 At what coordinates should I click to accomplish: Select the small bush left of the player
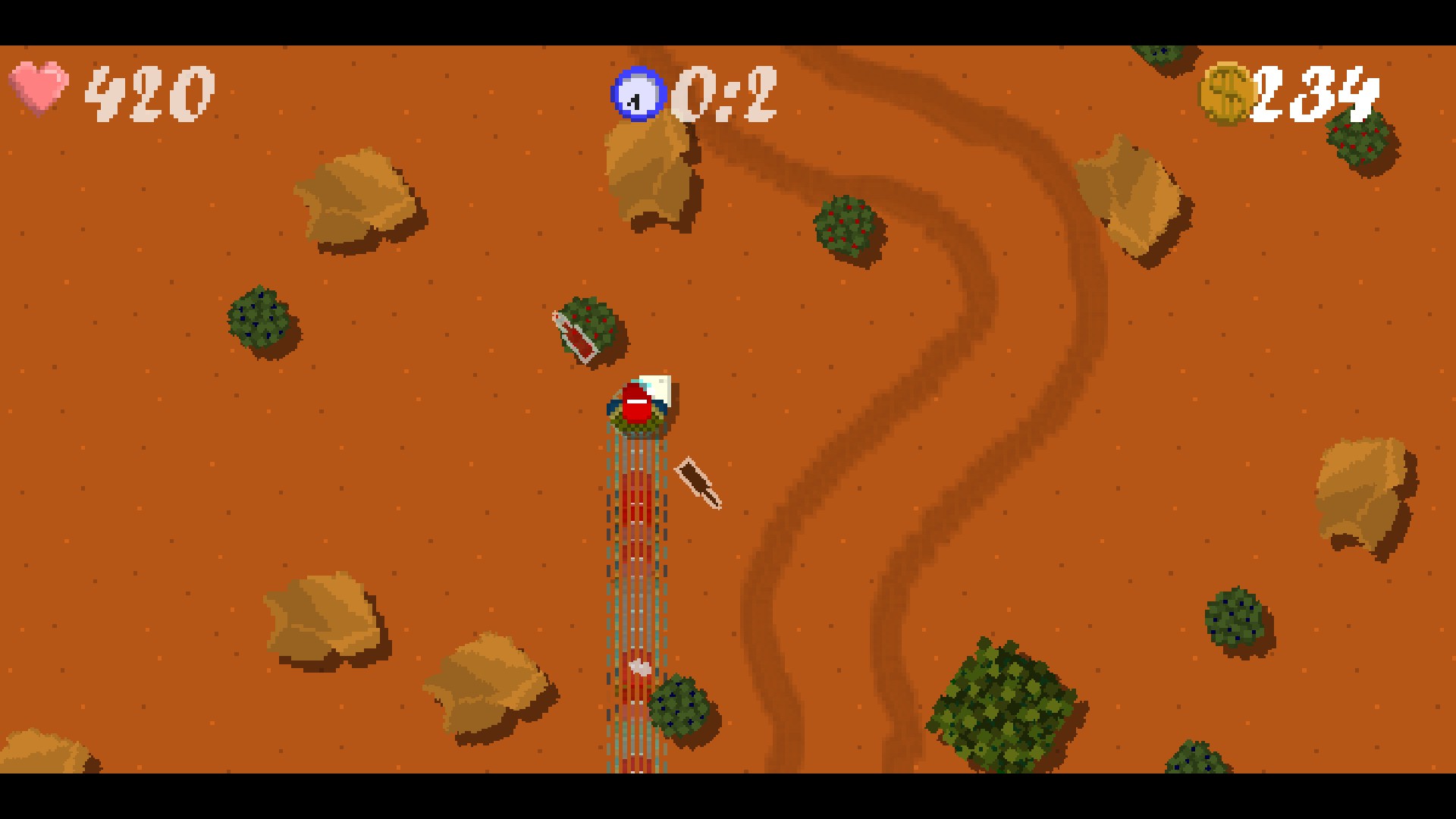point(262,322)
